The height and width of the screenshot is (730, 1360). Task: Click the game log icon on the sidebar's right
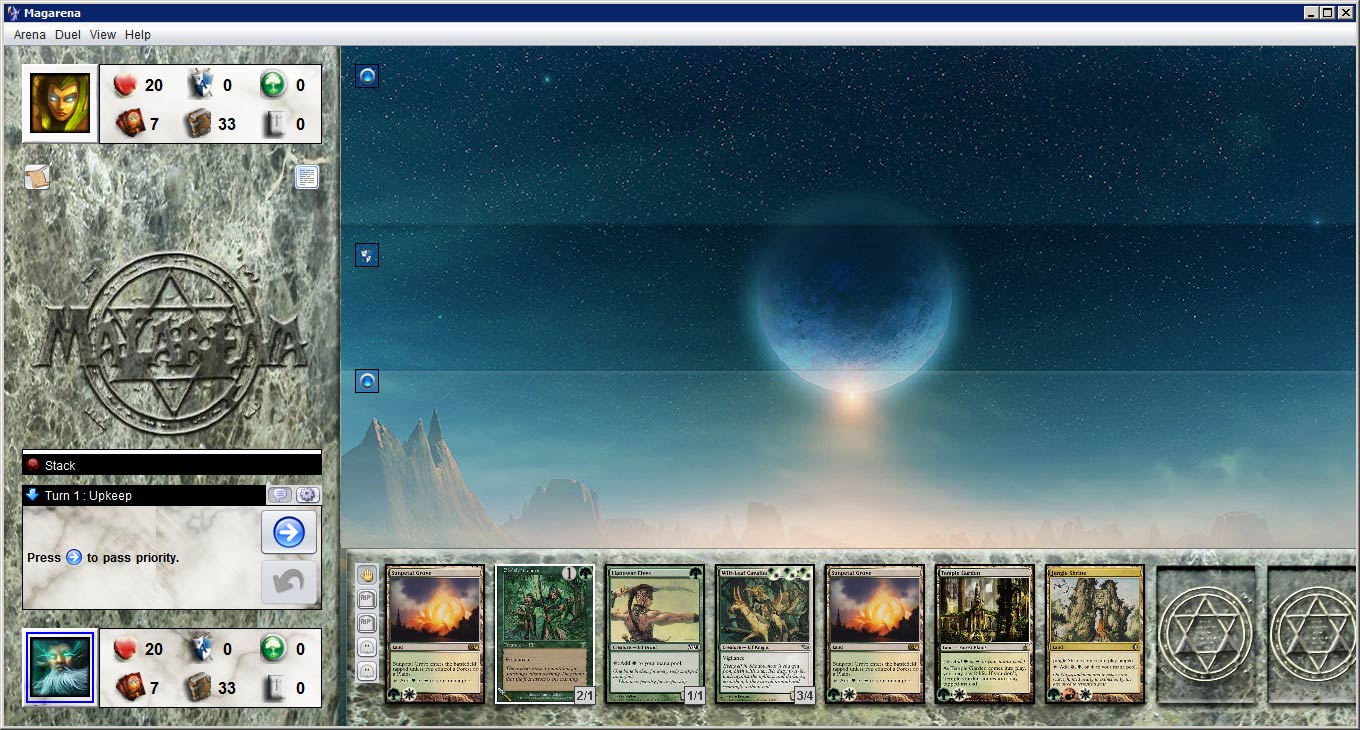tap(306, 176)
